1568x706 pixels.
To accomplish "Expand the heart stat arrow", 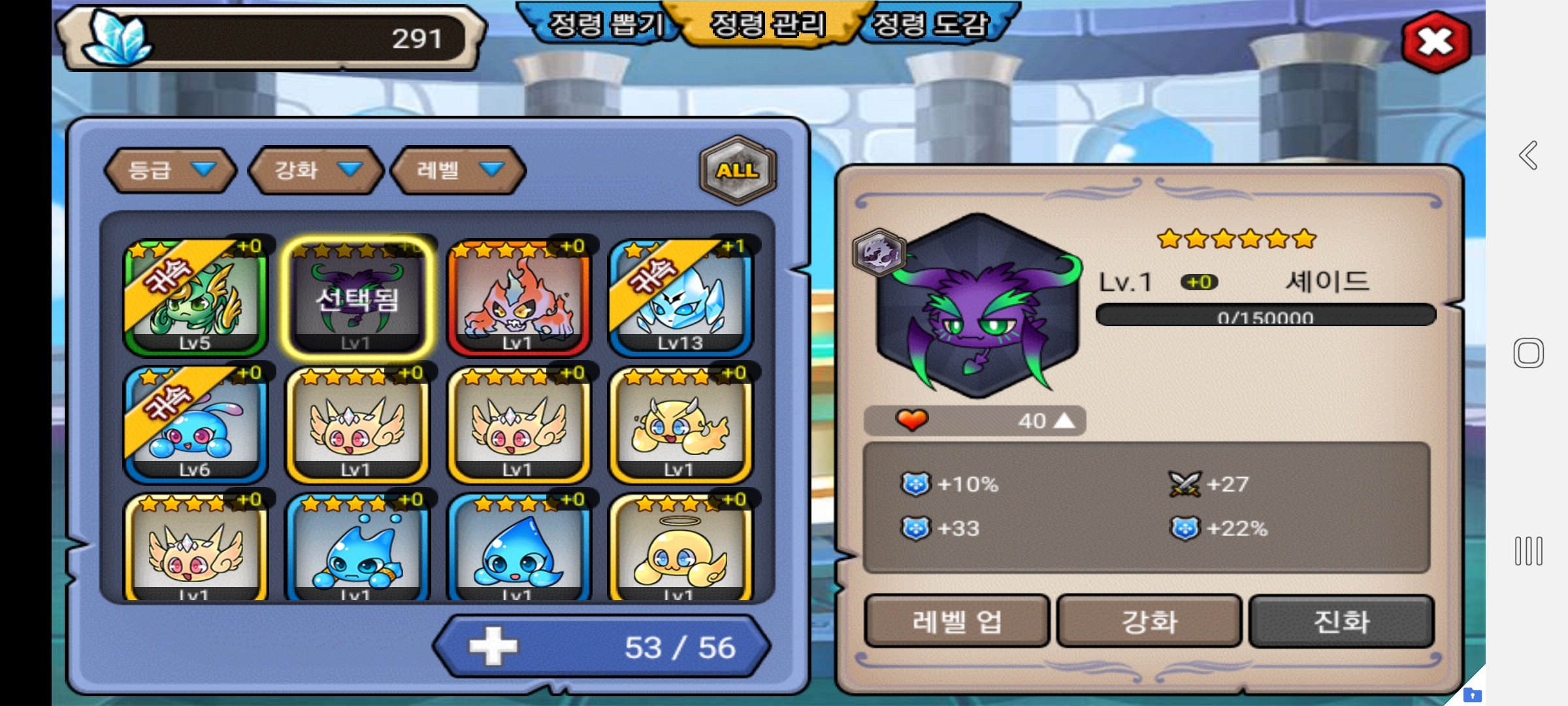I will [1064, 421].
